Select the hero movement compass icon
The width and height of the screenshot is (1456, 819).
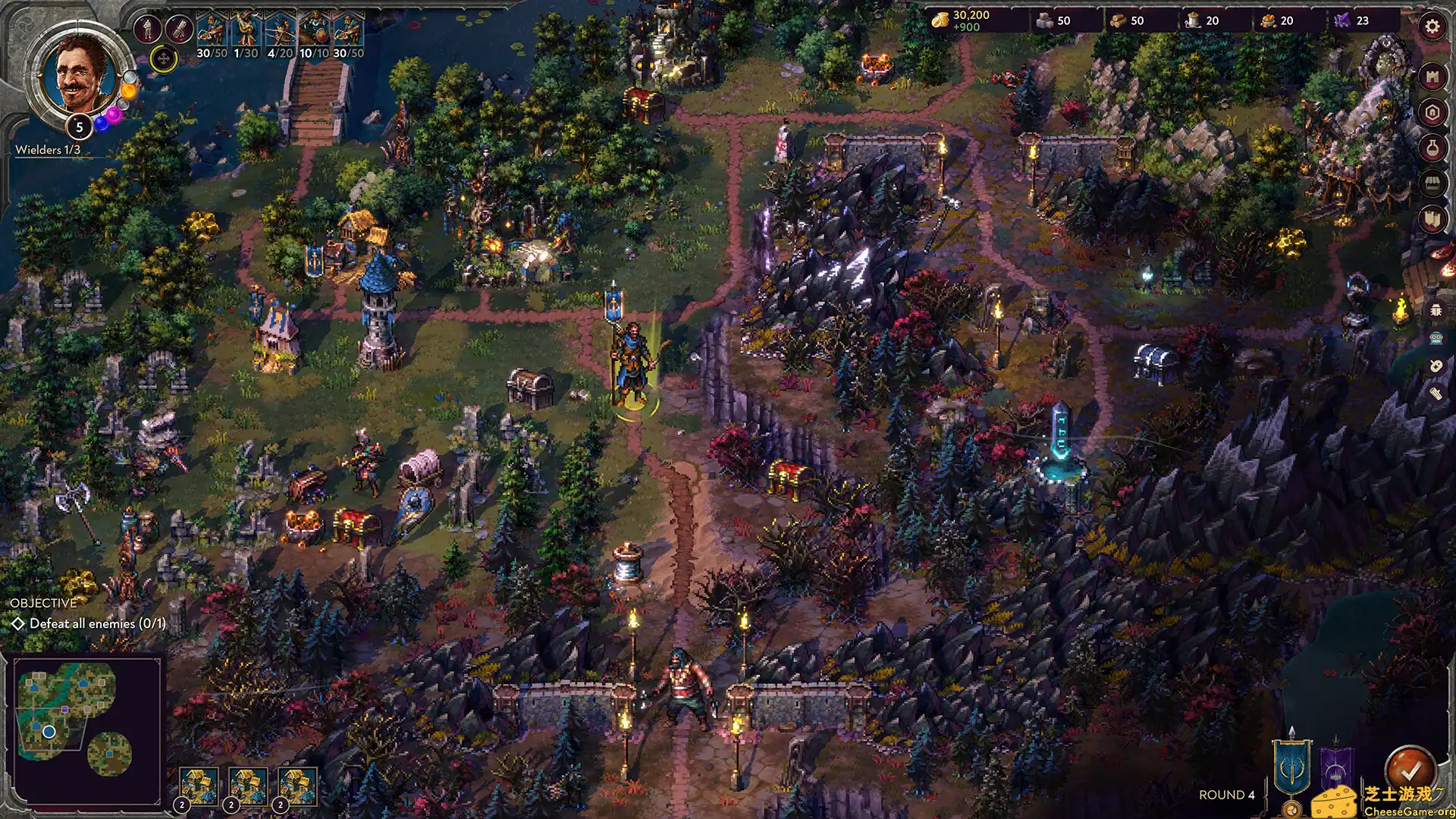pos(164,58)
